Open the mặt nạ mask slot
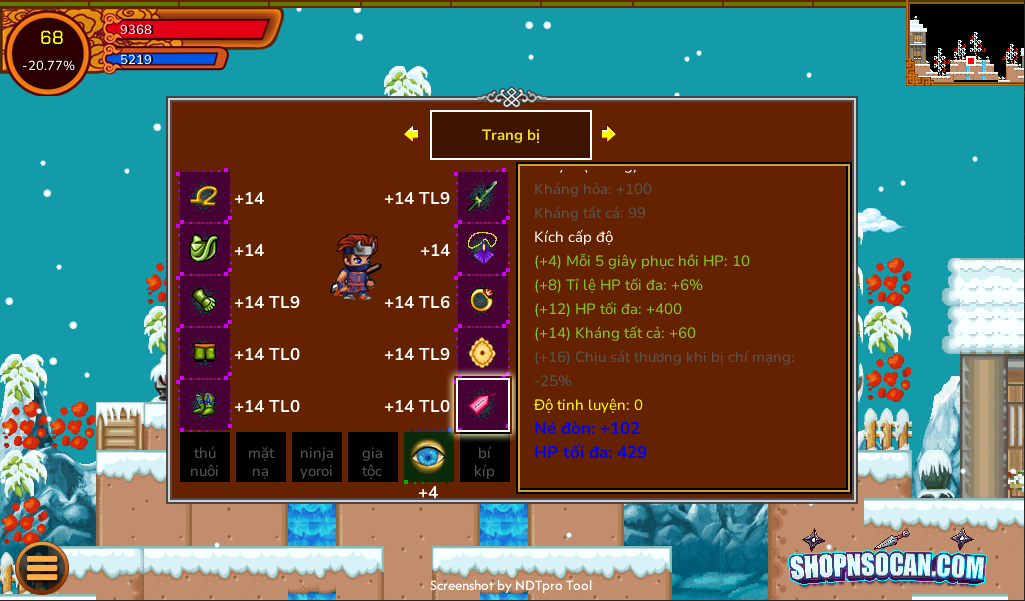Viewport: 1025px width, 601px height. click(x=261, y=457)
